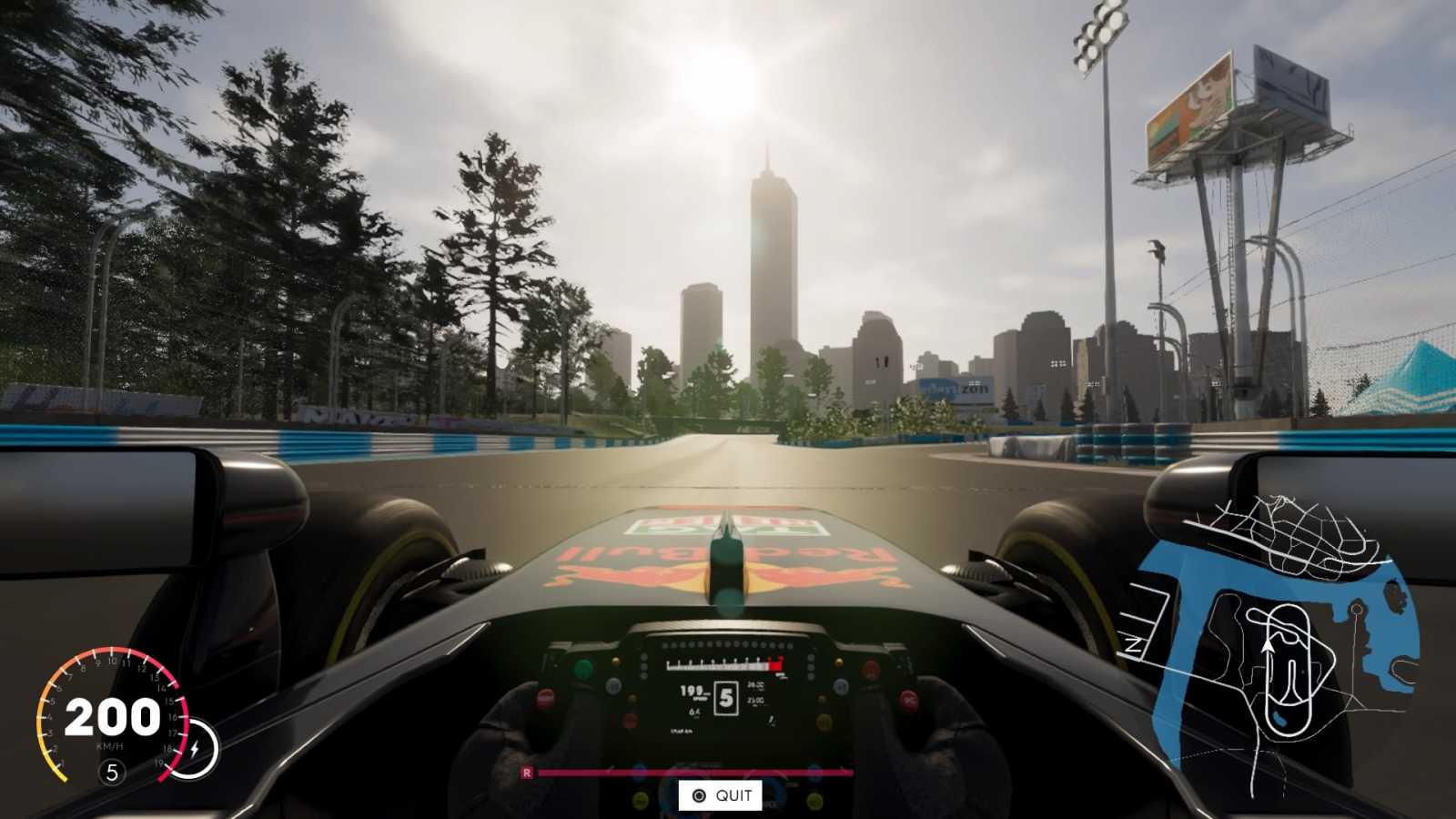The width and height of the screenshot is (1456, 819).
Task: Toggle the red 'R' indicator on the progress bar
Action: click(527, 773)
